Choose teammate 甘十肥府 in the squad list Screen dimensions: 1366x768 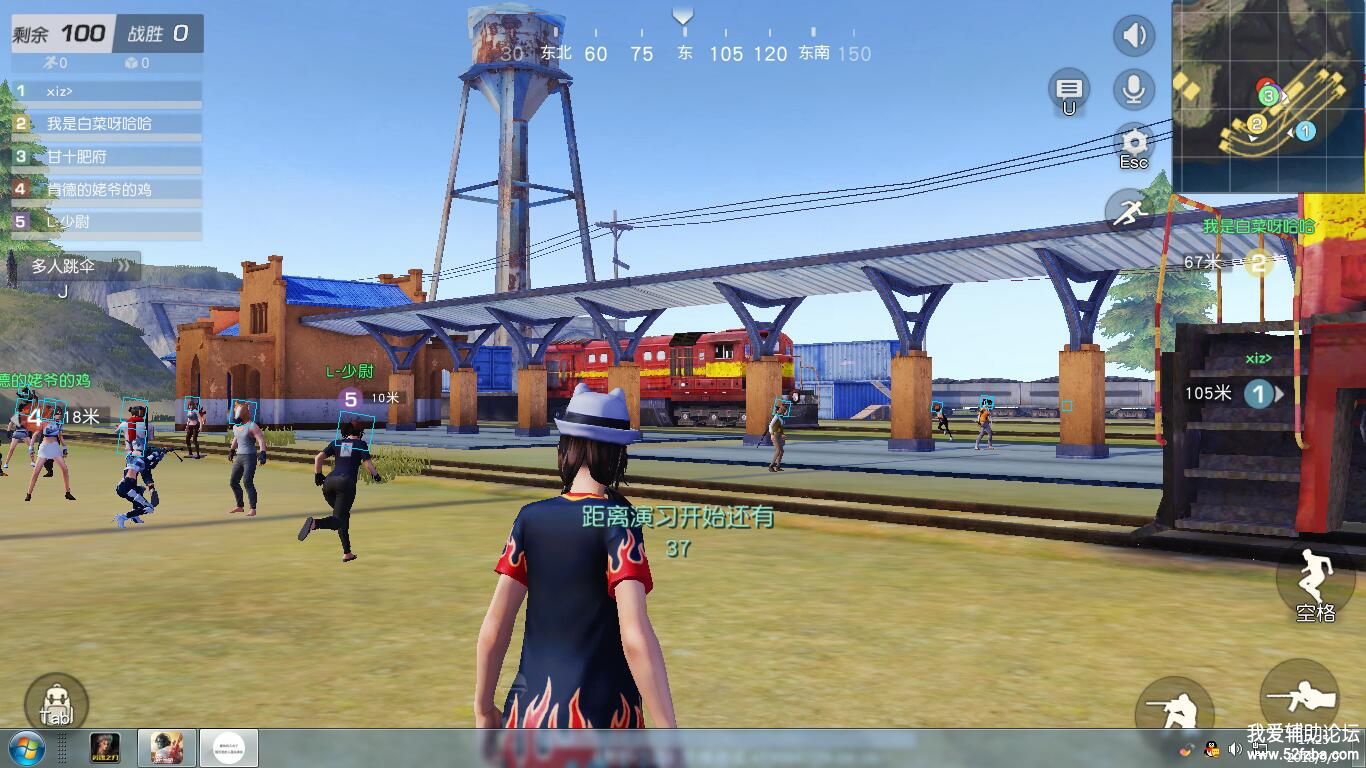pyautogui.click(x=107, y=157)
